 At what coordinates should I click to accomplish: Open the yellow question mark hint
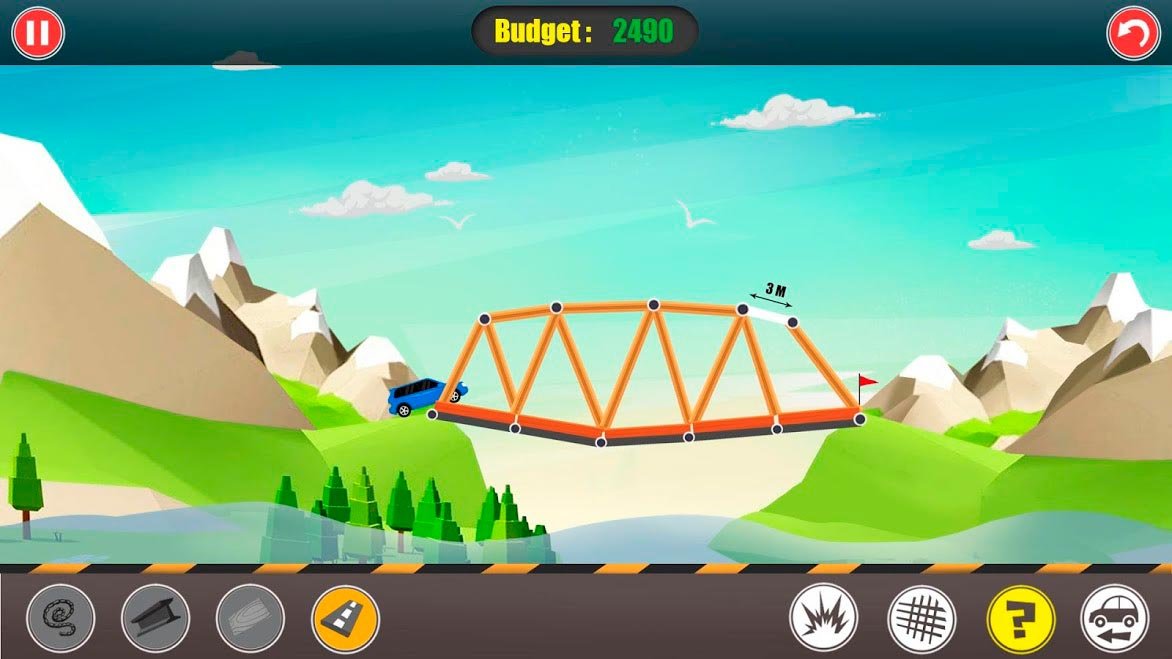click(x=1020, y=618)
